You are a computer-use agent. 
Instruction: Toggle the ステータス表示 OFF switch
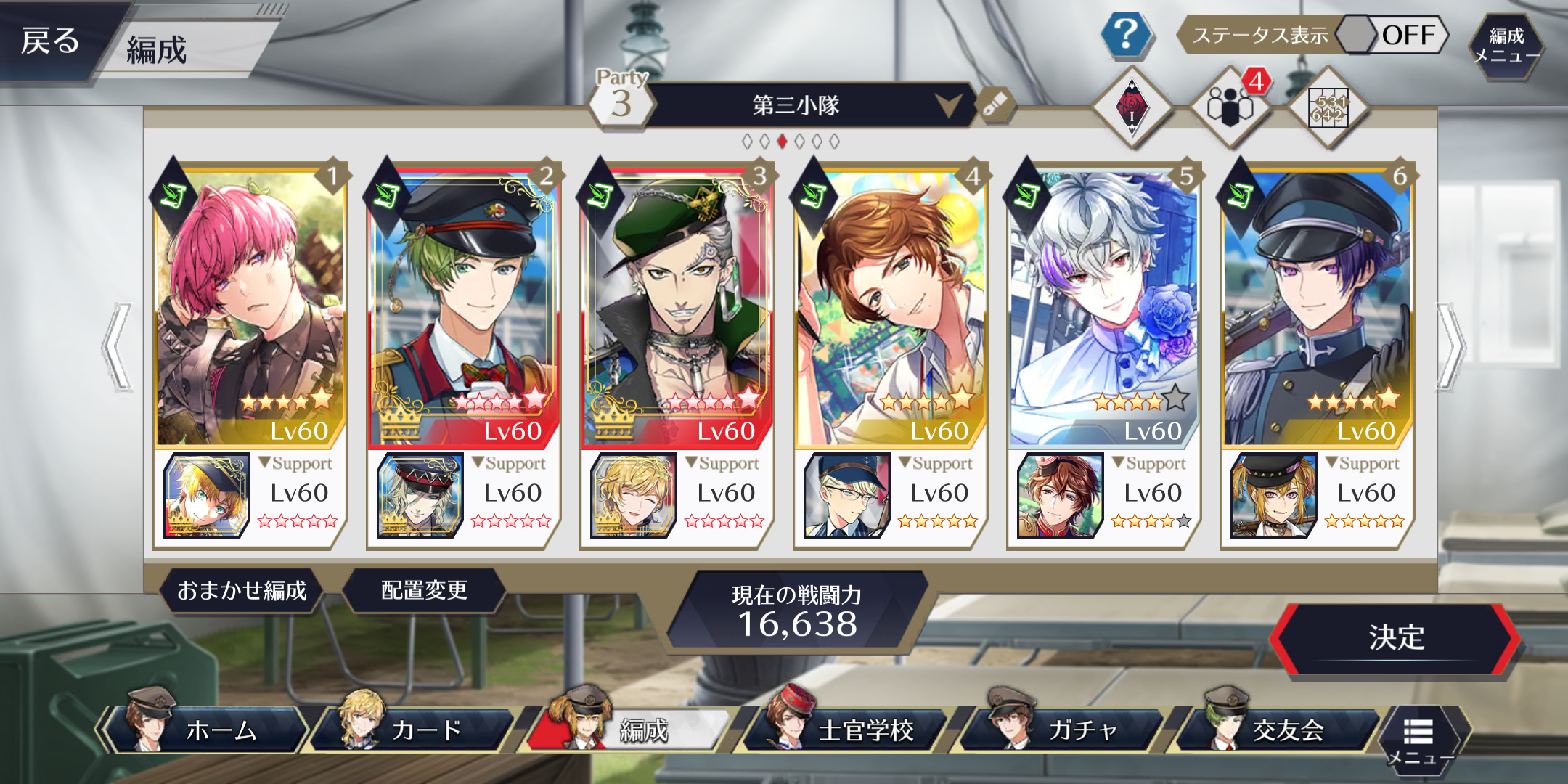pyautogui.click(x=1390, y=35)
